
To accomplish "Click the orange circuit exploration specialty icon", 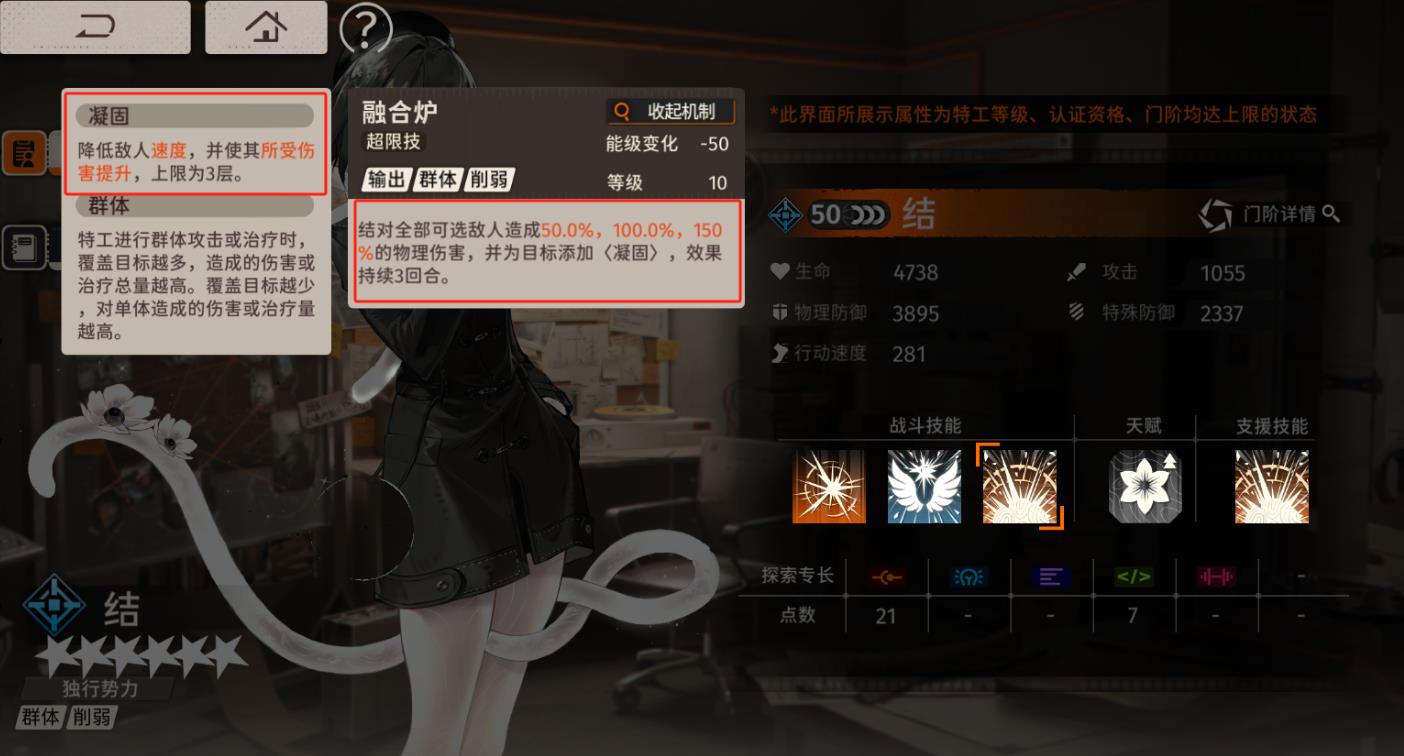I will (886, 576).
